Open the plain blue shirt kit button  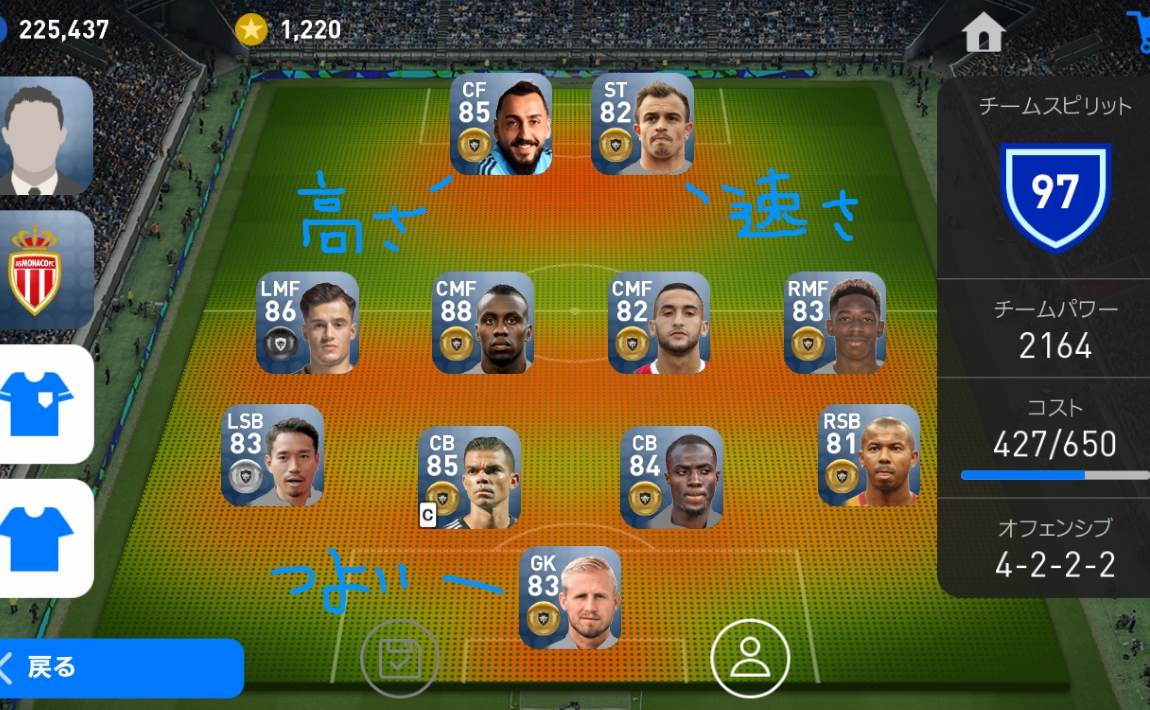click(x=43, y=538)
